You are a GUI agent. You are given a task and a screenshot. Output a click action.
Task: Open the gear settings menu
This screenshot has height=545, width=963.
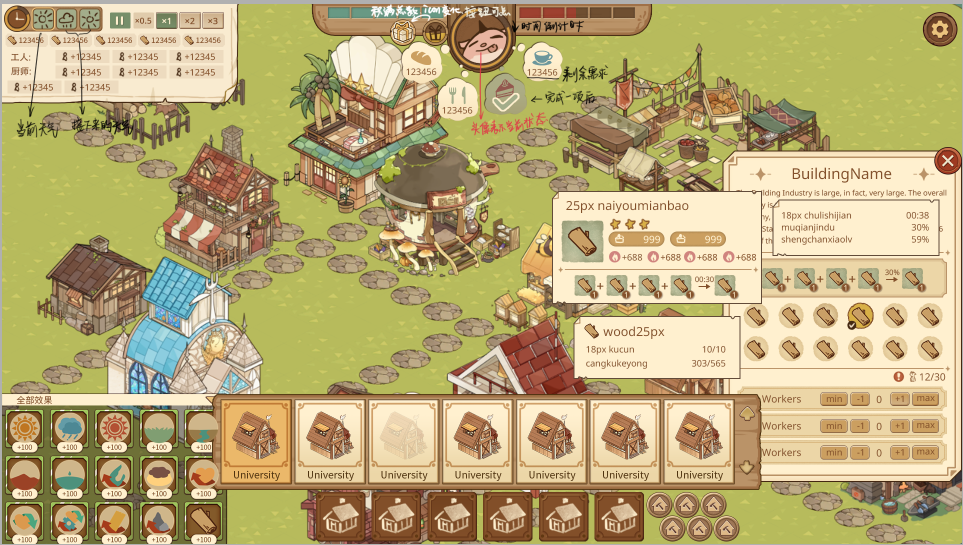(939, 29)
